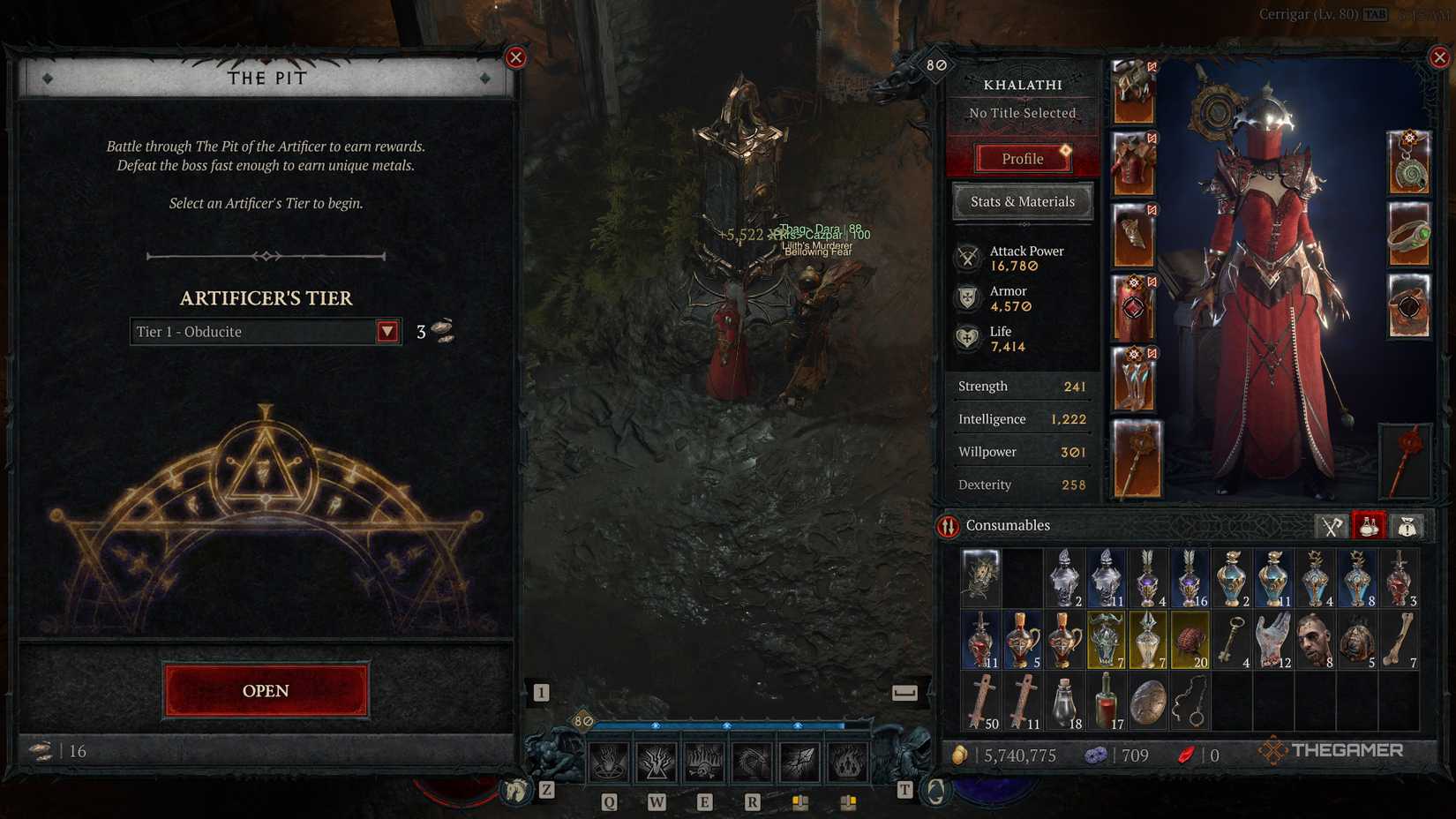This screenshot has width=1456, height=819.
Task: Click the Attack Power crossed-swords icon
Action: coord(967,257)
